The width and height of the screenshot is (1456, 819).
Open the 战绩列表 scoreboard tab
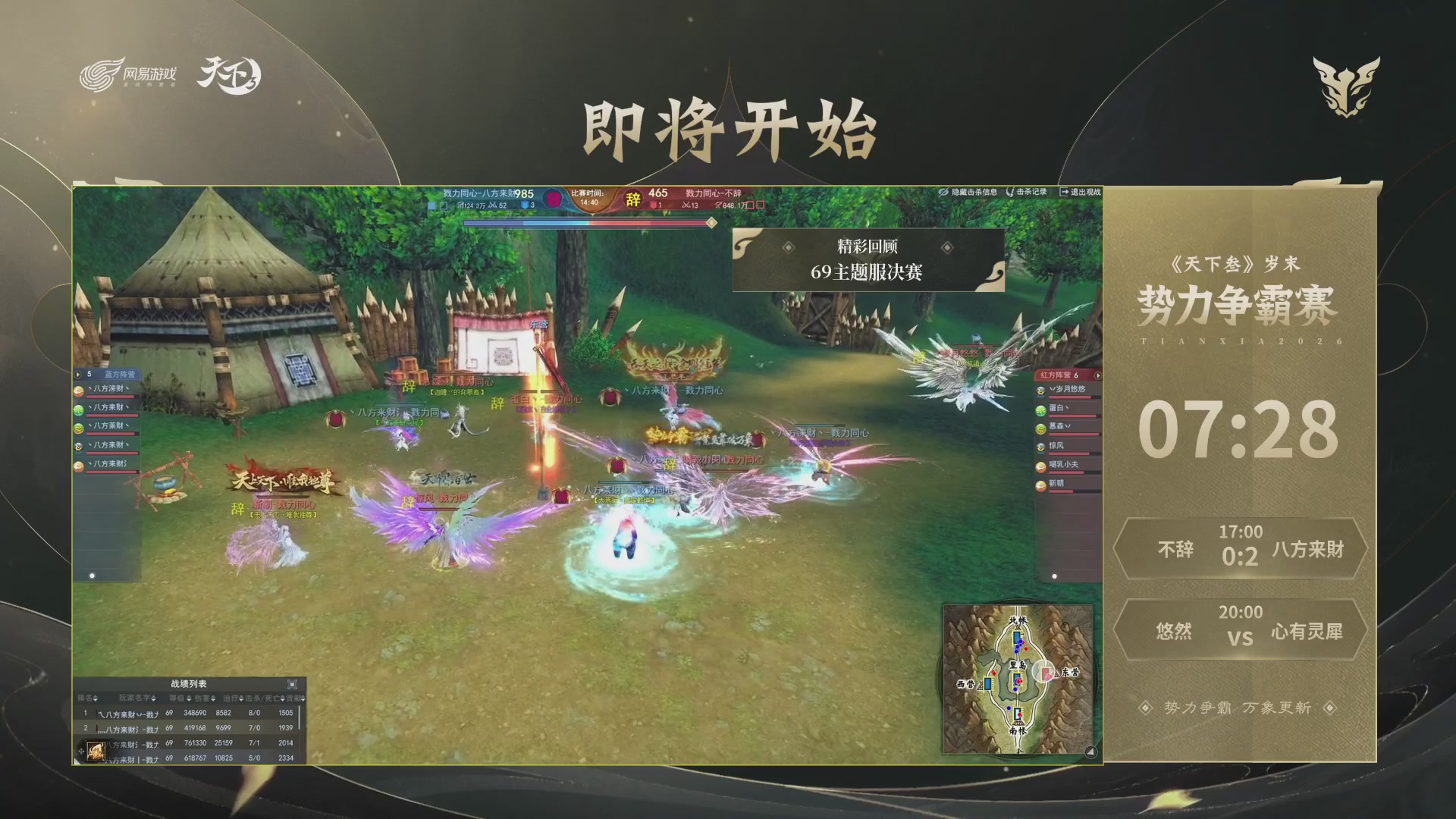point(190,684)
